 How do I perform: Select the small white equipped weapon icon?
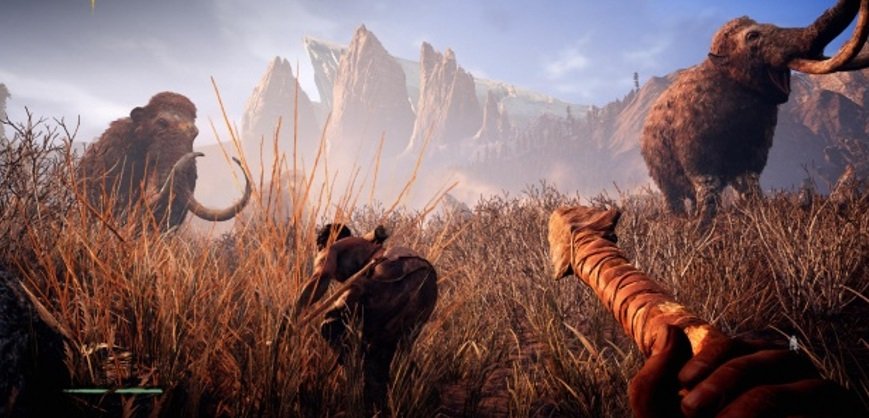pyautogui.click(x=793, y=343)
